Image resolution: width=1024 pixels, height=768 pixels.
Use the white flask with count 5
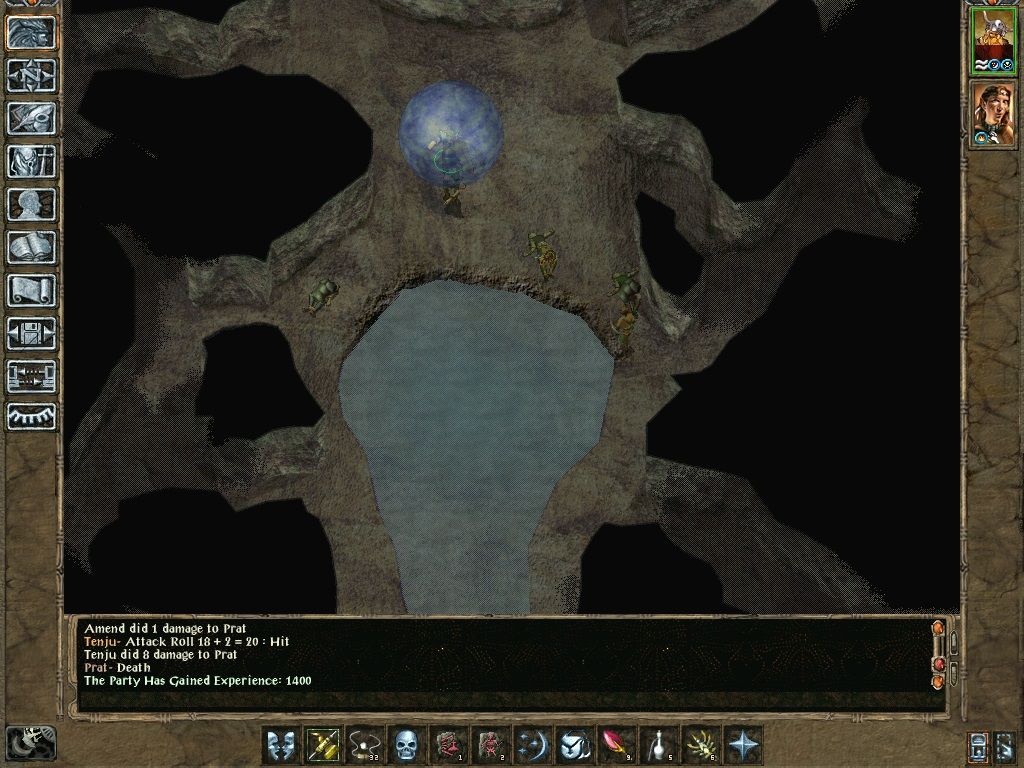[x=660, y=745]
